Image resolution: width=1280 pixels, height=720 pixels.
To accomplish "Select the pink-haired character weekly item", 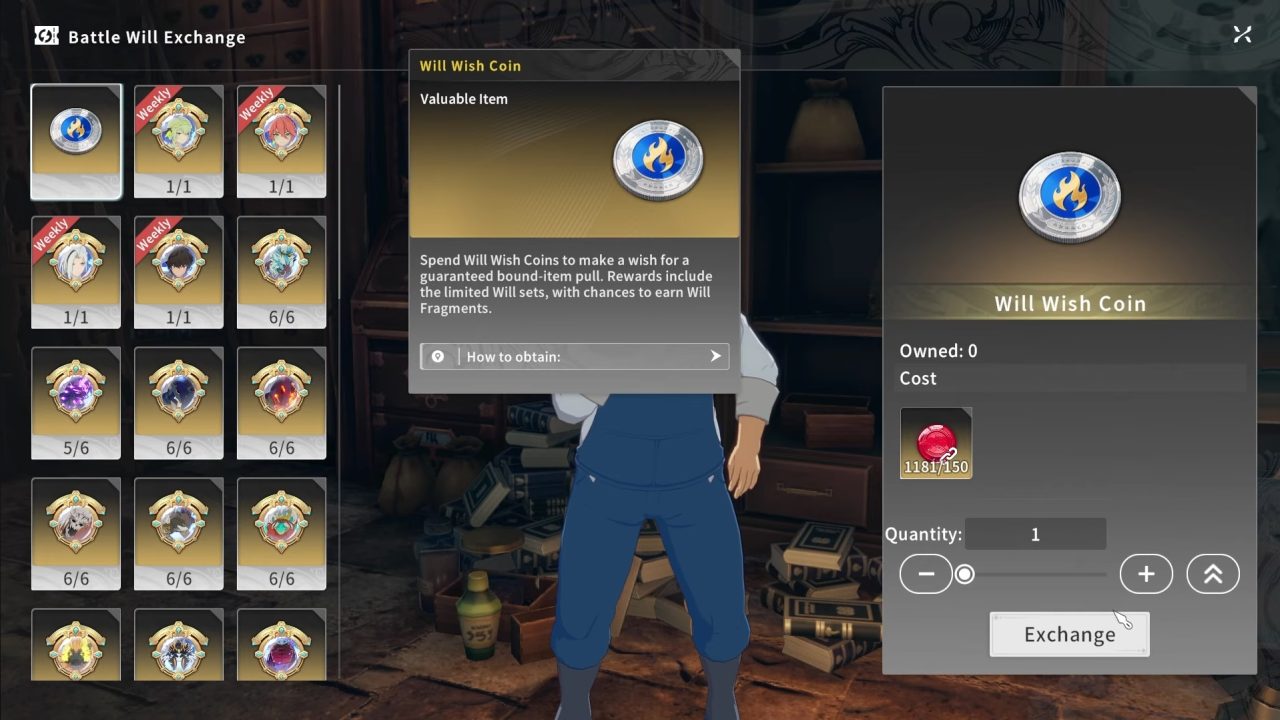I will click(x=282, y=141).
